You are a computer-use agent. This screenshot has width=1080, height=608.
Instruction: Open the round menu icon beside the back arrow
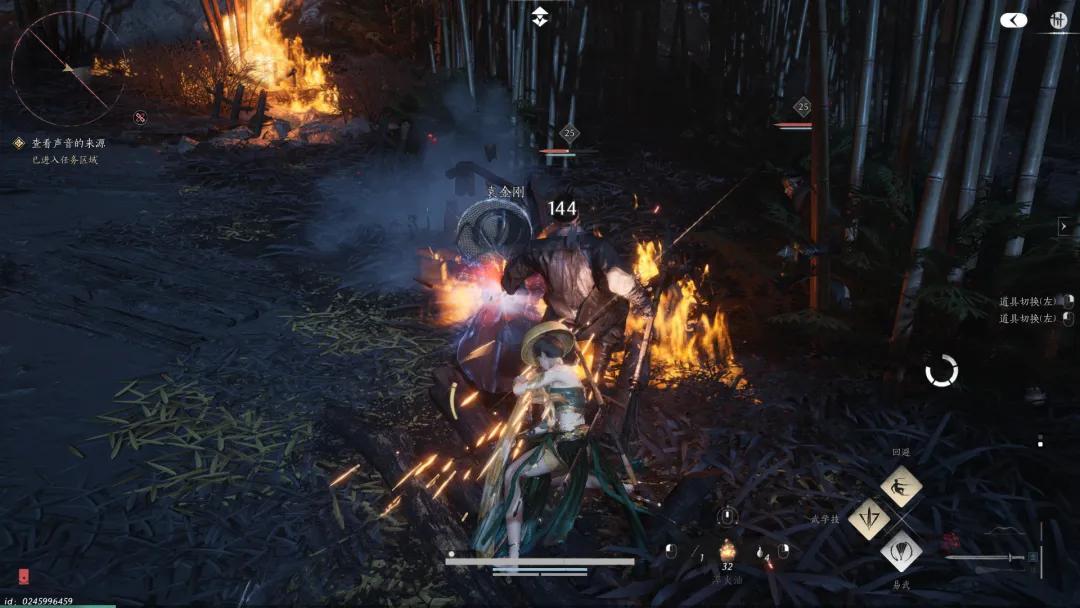[x=1059, y=20]
